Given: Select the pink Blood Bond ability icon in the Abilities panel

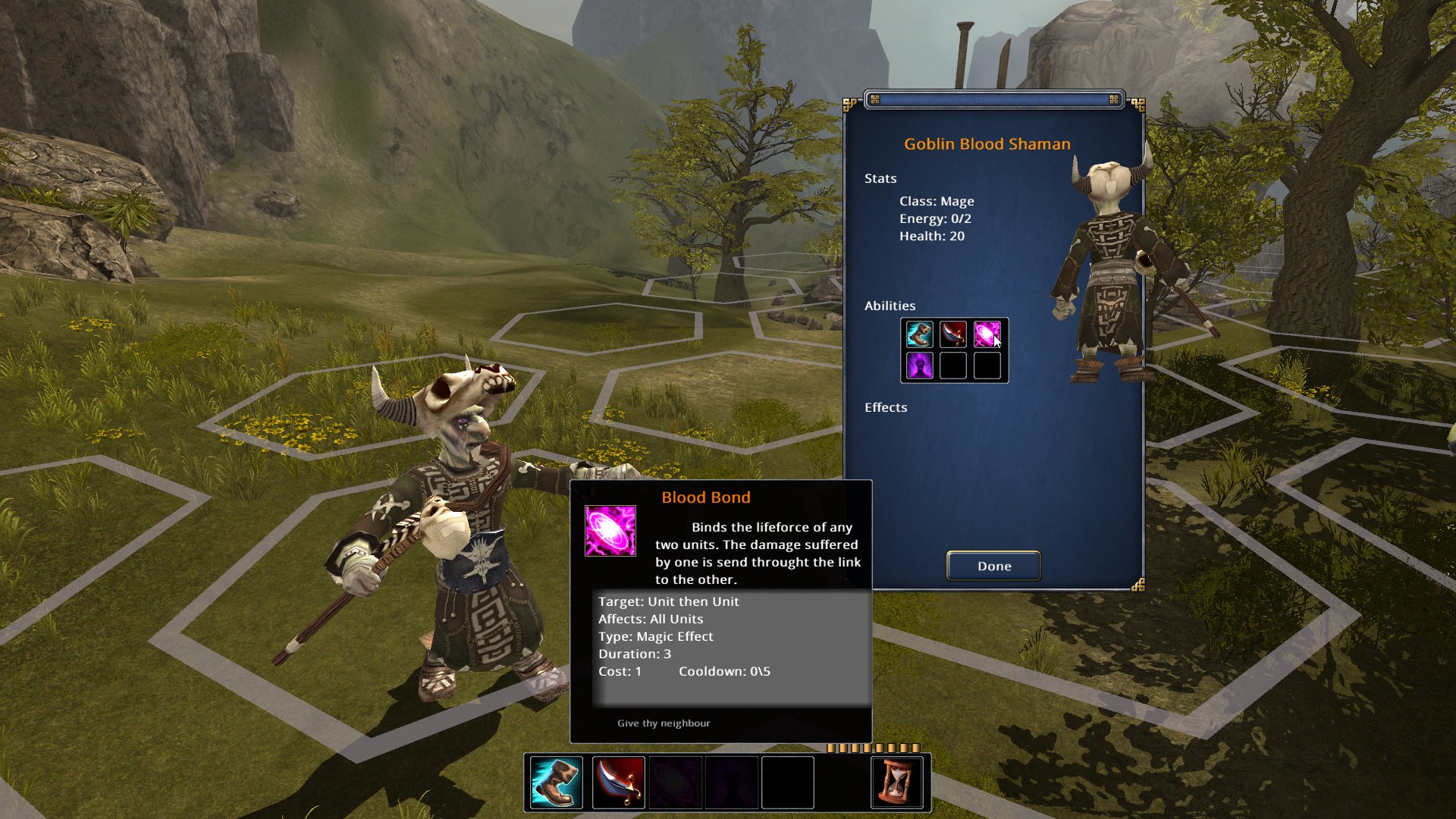Looking at the screenshot, I should pos(987,334).
